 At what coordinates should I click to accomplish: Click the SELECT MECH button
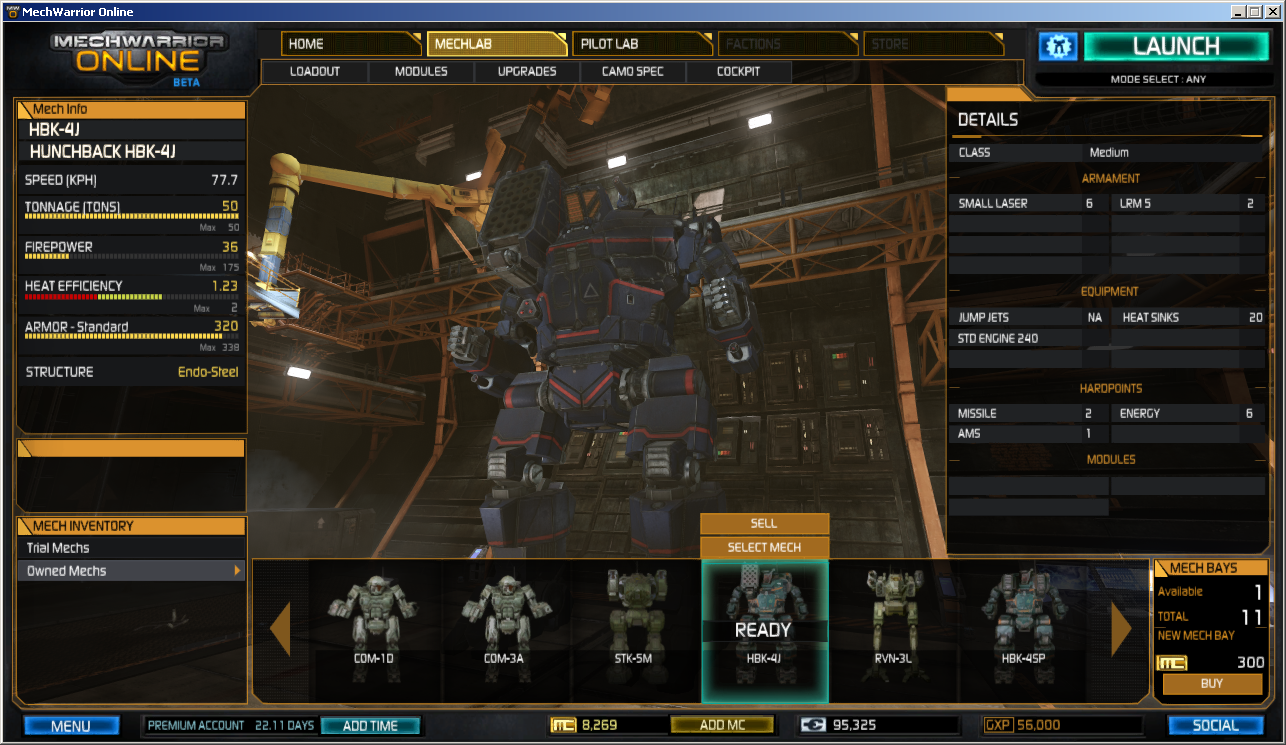(764, 547)
